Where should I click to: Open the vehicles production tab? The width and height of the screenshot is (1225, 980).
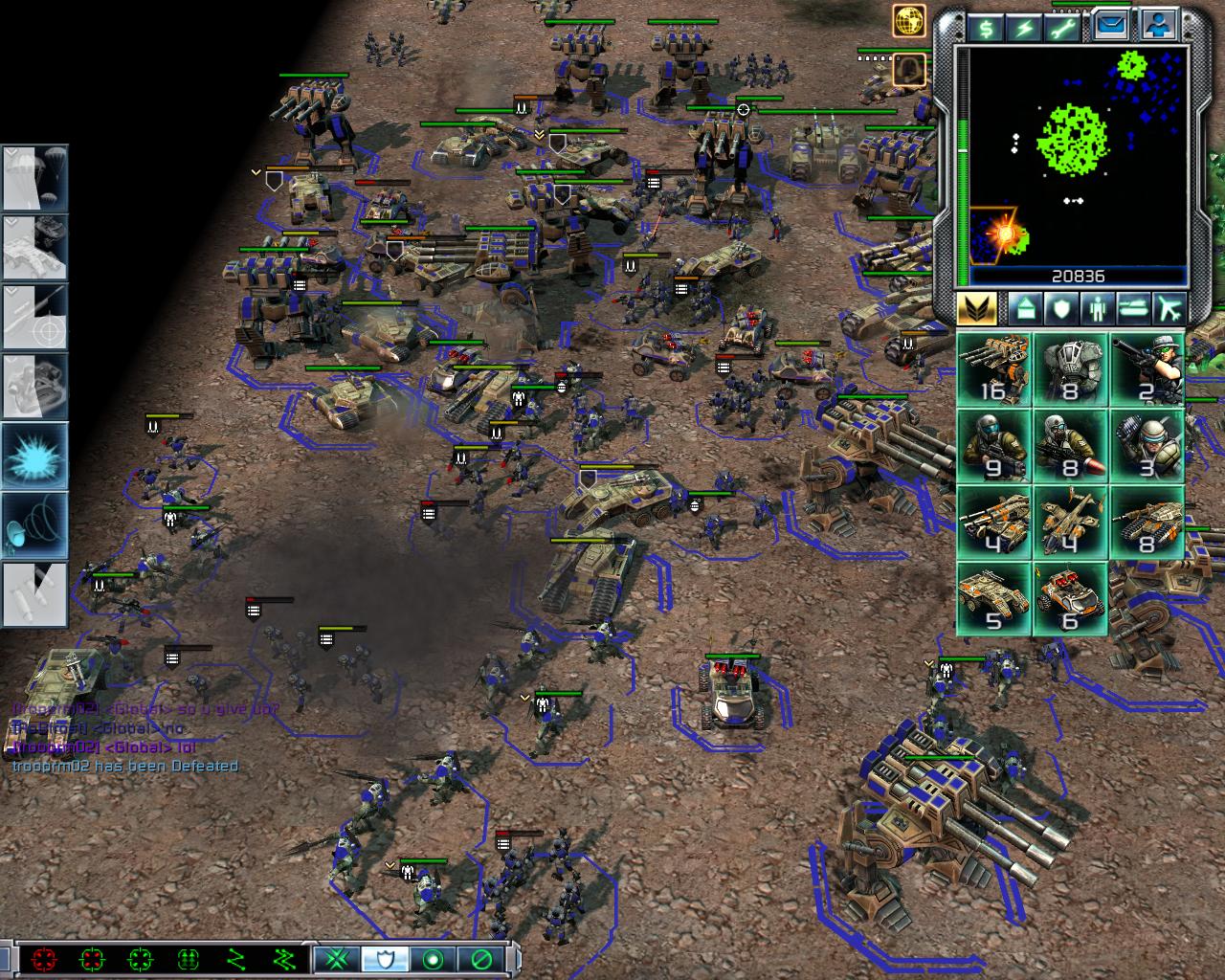pyautogui.click(x=1132, y=309)
